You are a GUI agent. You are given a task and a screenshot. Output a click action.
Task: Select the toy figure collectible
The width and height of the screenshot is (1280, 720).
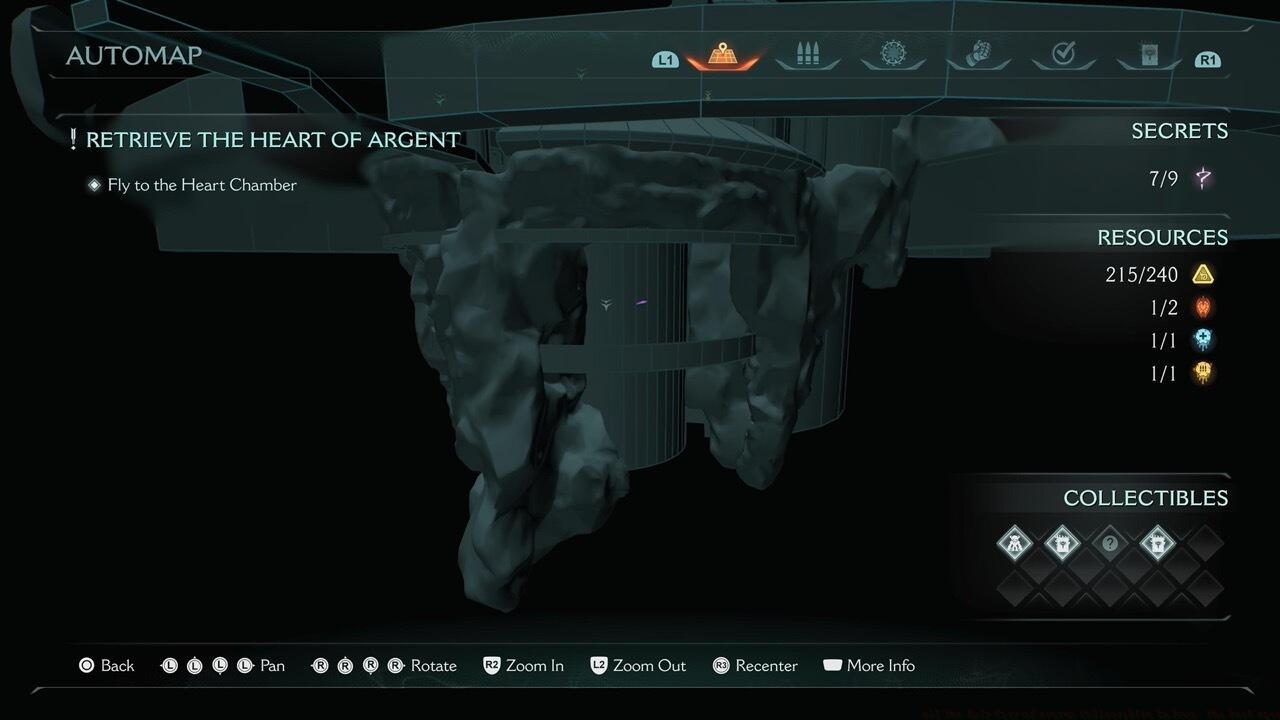point(1015,543)
